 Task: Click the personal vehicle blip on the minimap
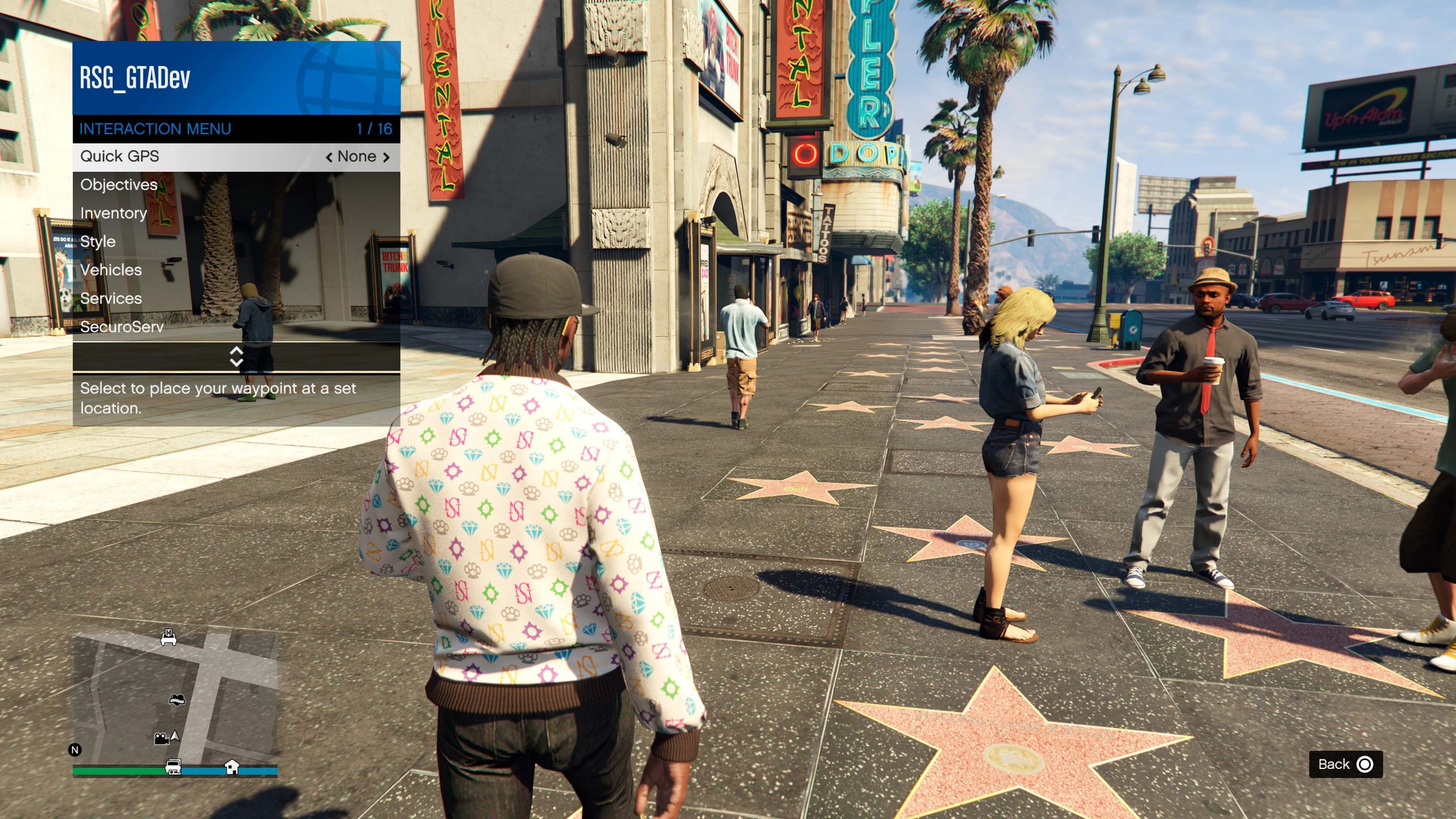point(169,637)
